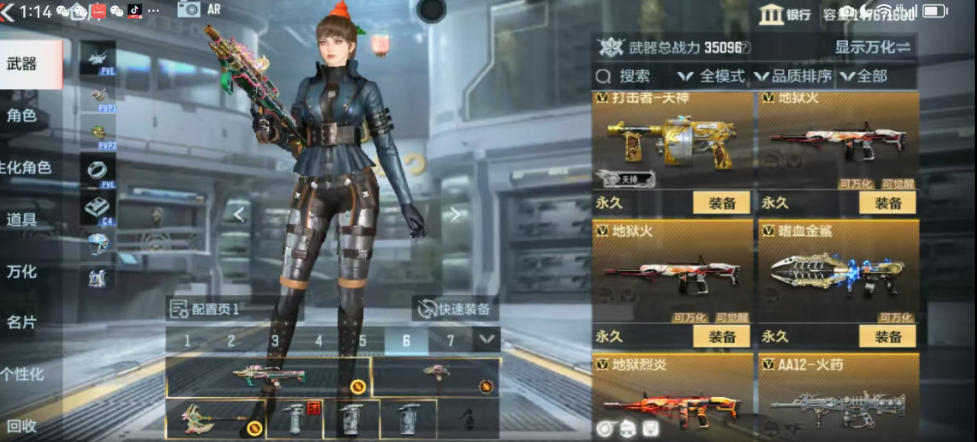Open the 万化 tab

click(x=22, y=272)
